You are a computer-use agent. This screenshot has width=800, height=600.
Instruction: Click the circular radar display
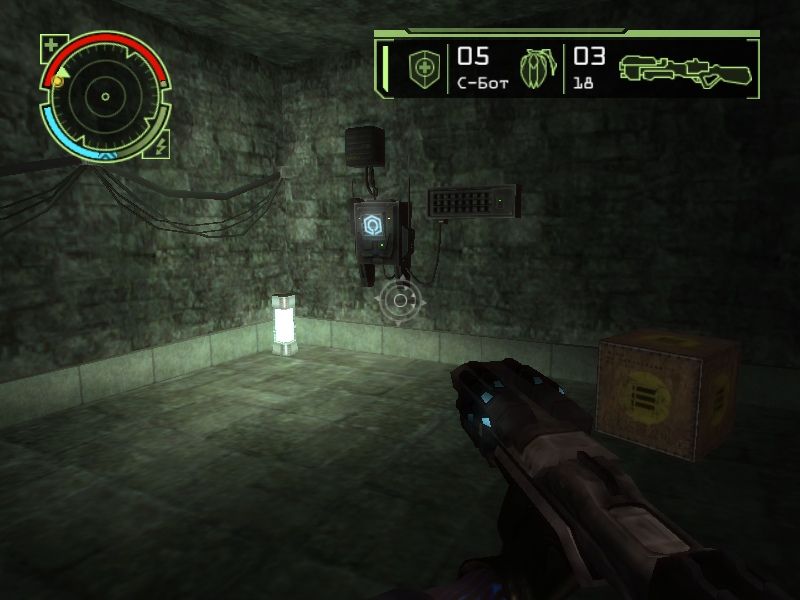pos(104,97)
